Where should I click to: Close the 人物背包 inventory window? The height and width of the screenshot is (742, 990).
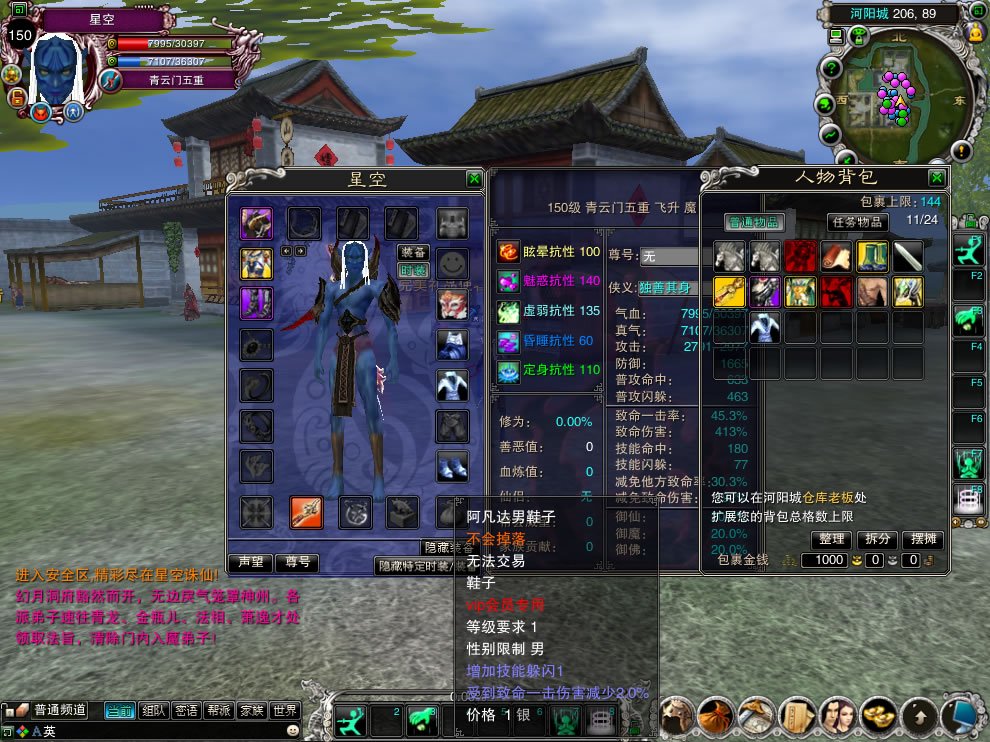point(936,178)
